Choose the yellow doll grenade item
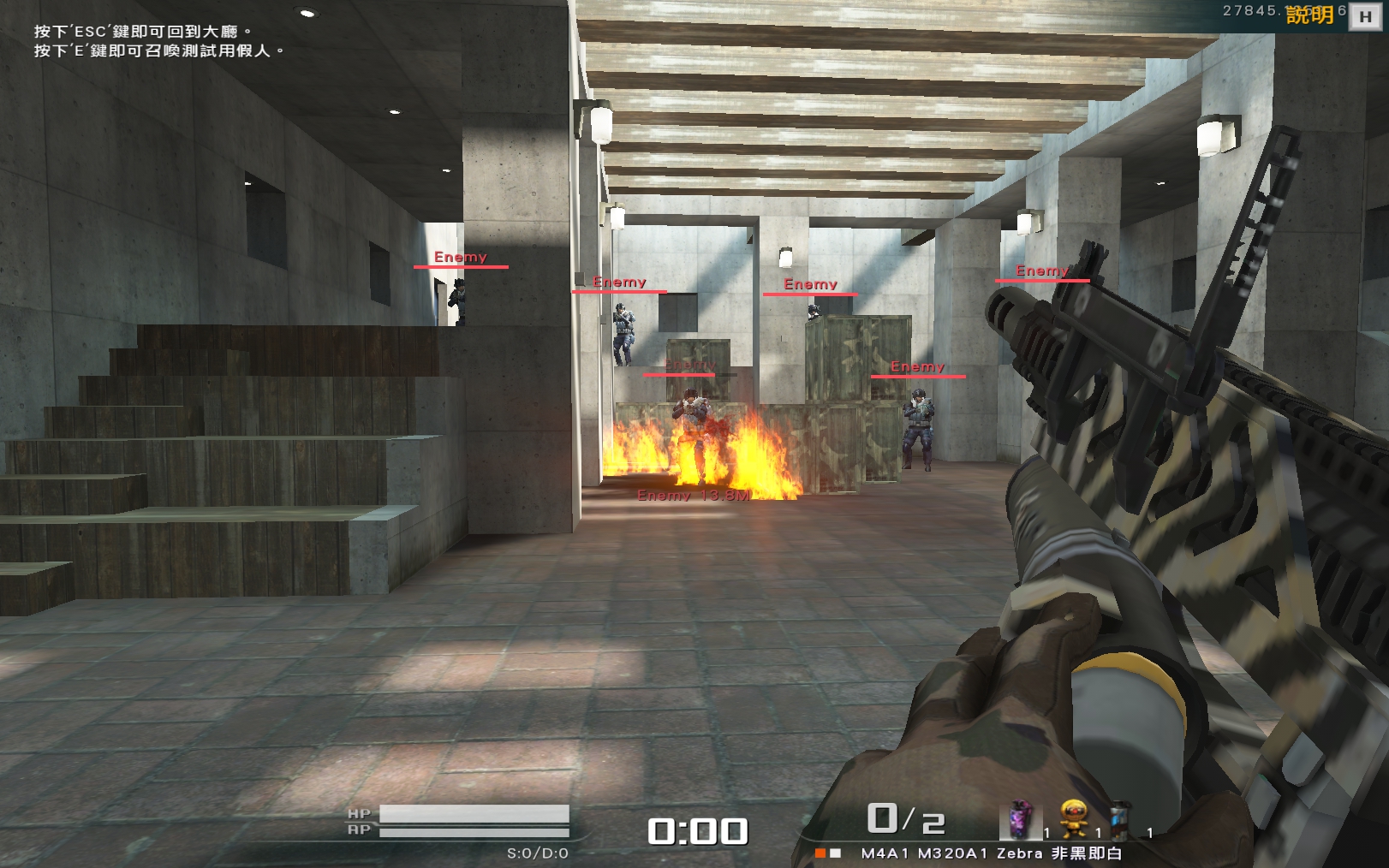 (1074, 818)
